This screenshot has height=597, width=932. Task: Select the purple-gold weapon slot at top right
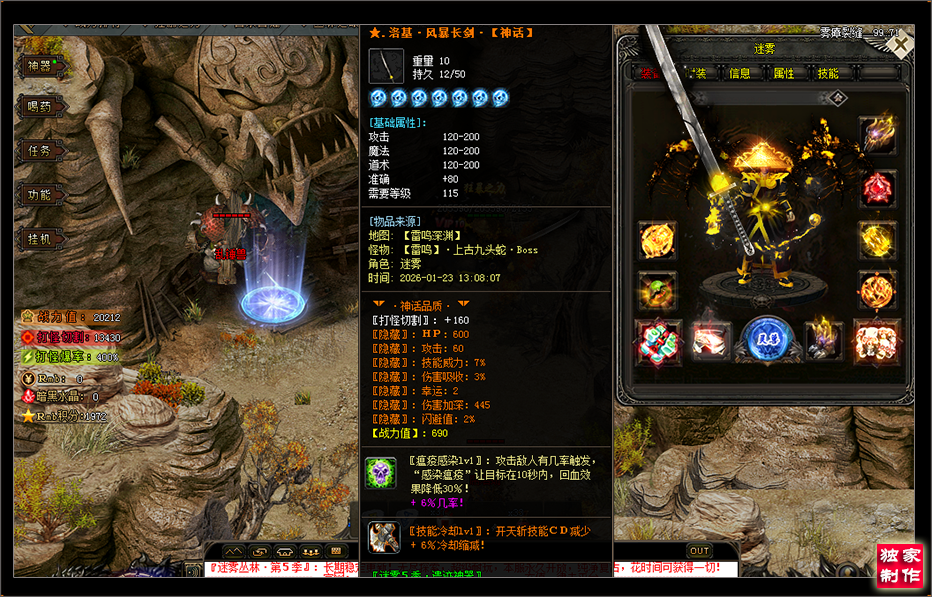[877, 135]
